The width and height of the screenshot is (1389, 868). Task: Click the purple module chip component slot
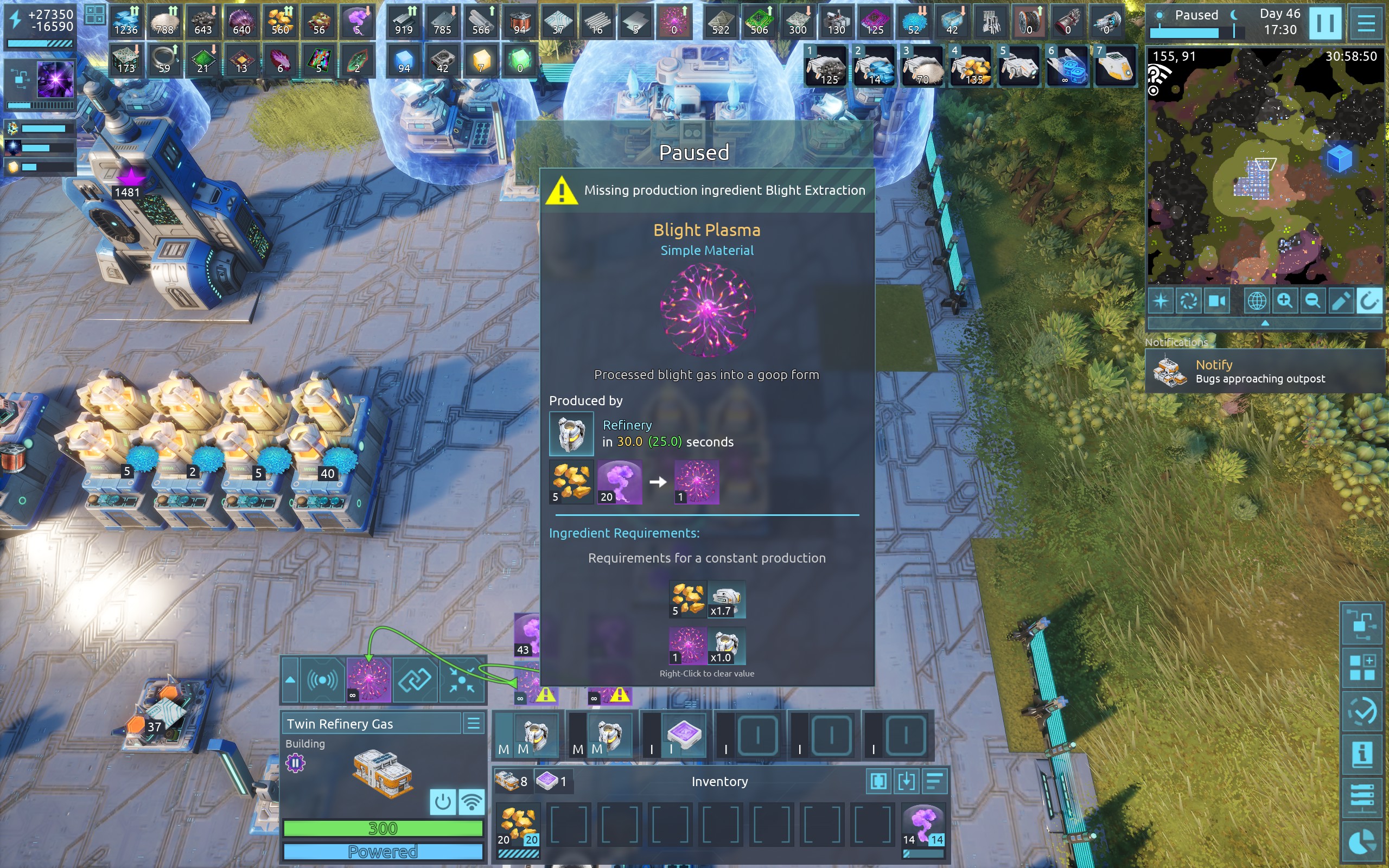pos(684,735)
